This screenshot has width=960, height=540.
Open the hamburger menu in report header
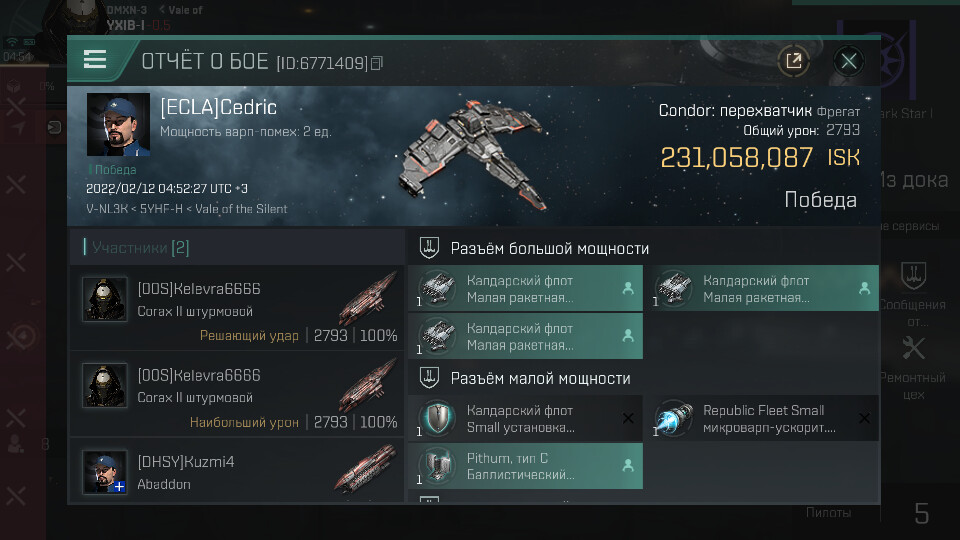95,60
